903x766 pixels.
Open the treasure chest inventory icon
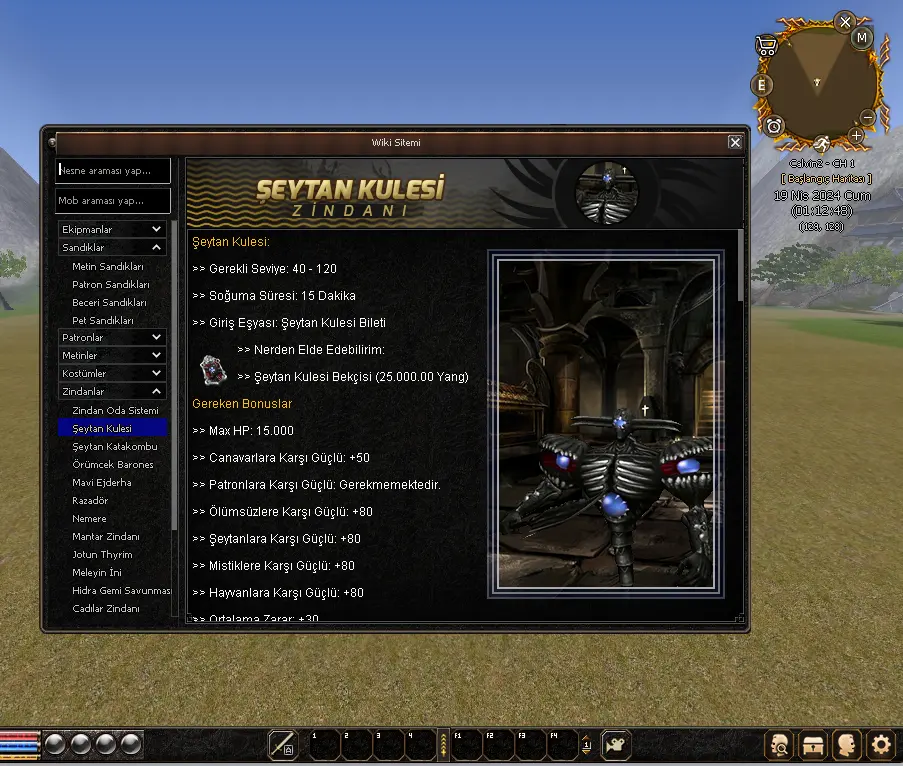(x=814, y=744)
